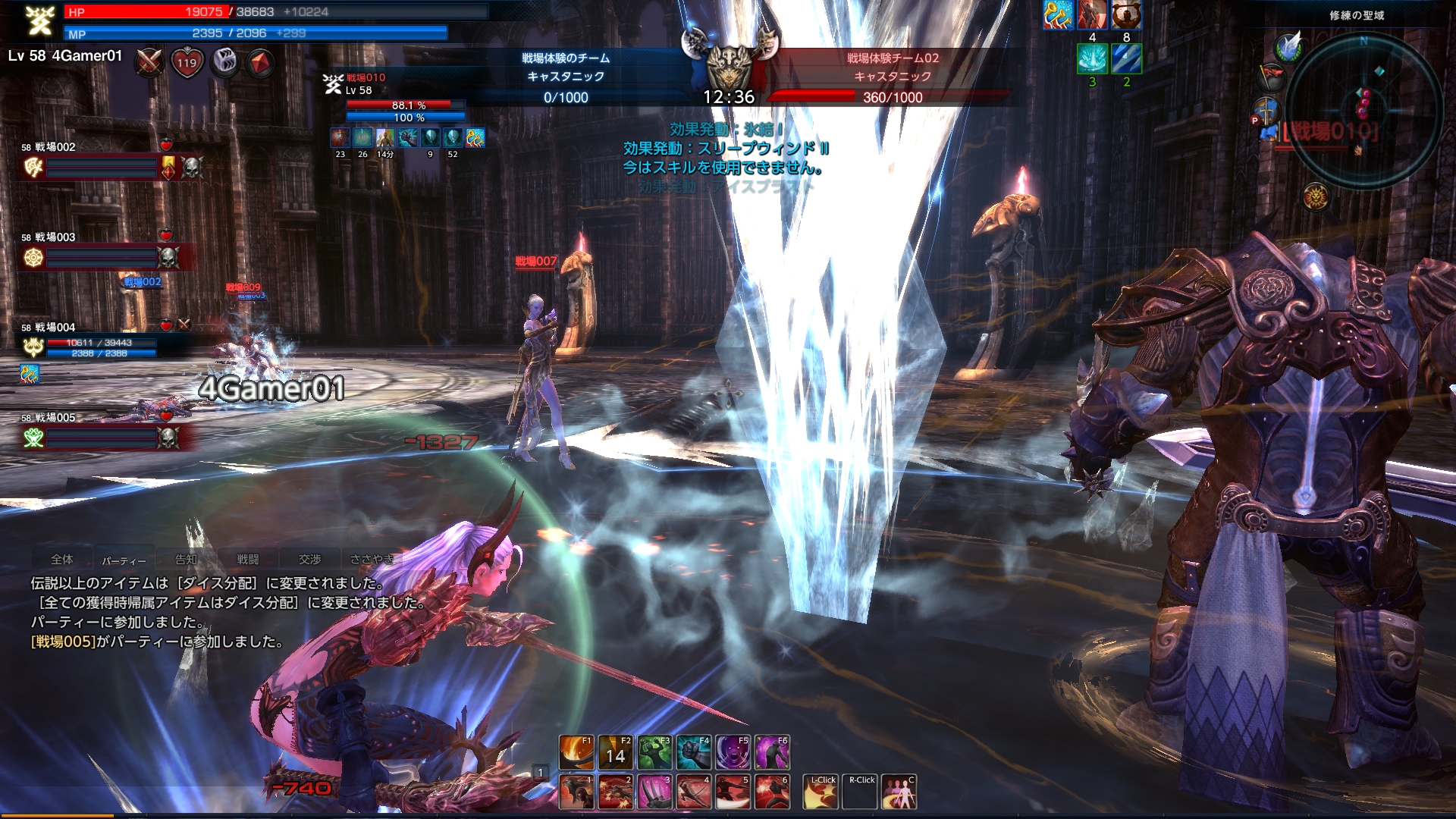Use the slot 5 sword sweep skill
The width and height of the screenshot is (1456, 819).
(x=733, y=792)
